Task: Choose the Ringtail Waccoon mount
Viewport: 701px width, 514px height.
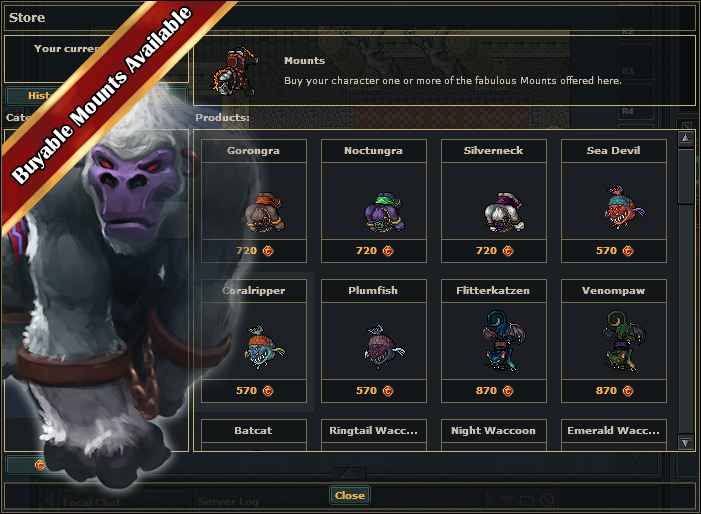Action: coord(373,434)
